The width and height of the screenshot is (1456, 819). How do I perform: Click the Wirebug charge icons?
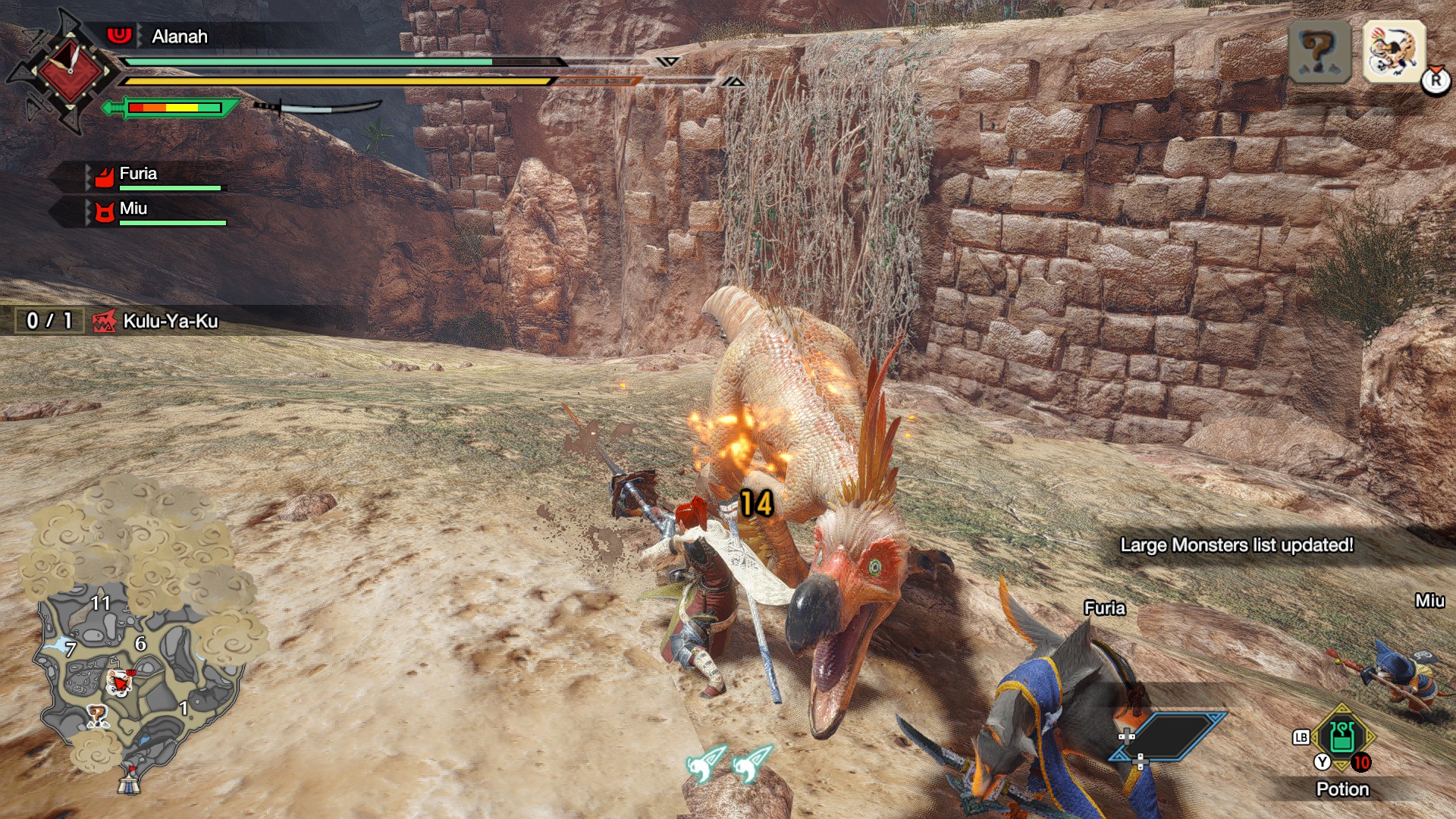(728, 763)
